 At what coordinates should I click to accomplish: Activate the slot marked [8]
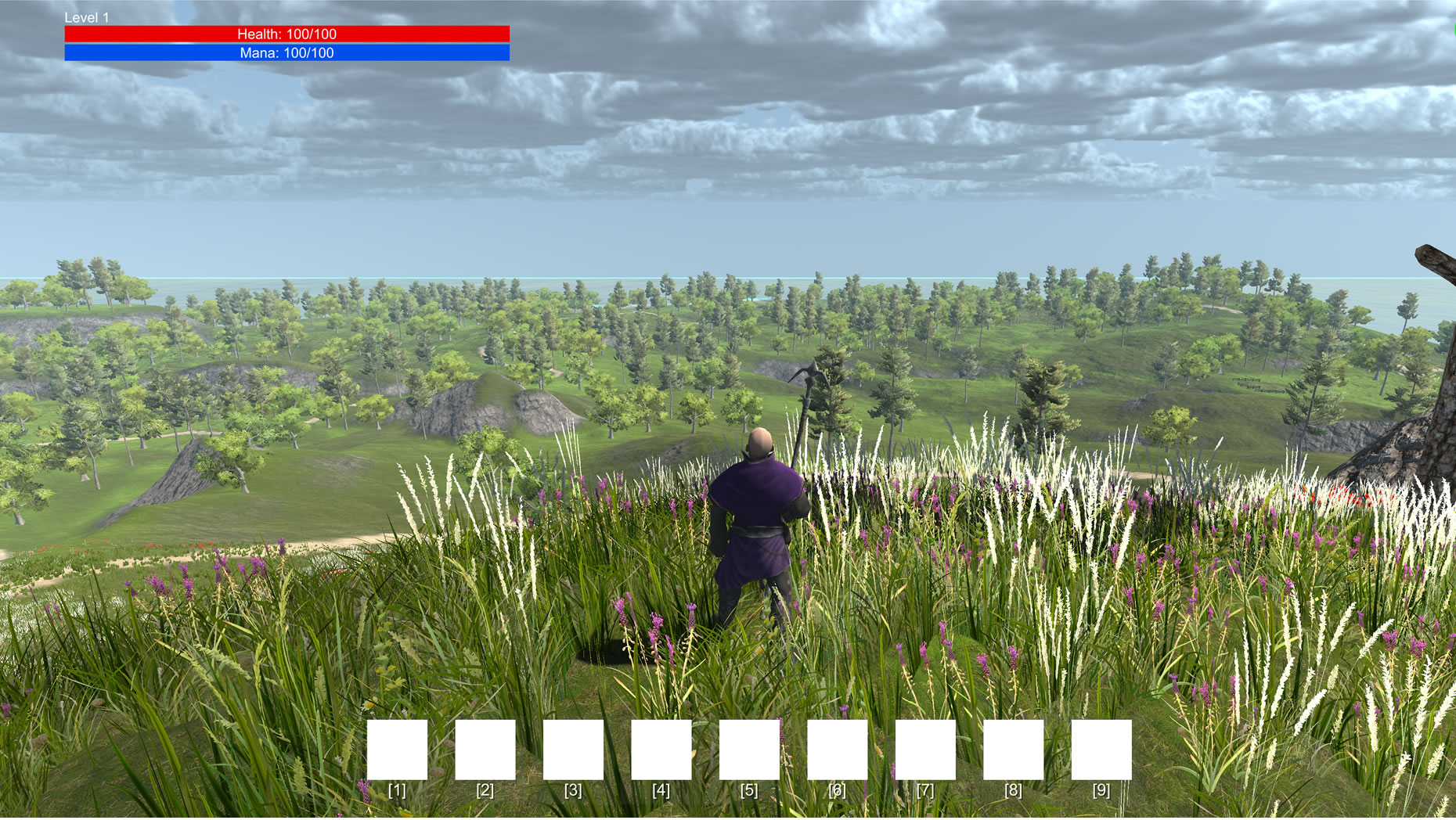tap(1013, 750)
